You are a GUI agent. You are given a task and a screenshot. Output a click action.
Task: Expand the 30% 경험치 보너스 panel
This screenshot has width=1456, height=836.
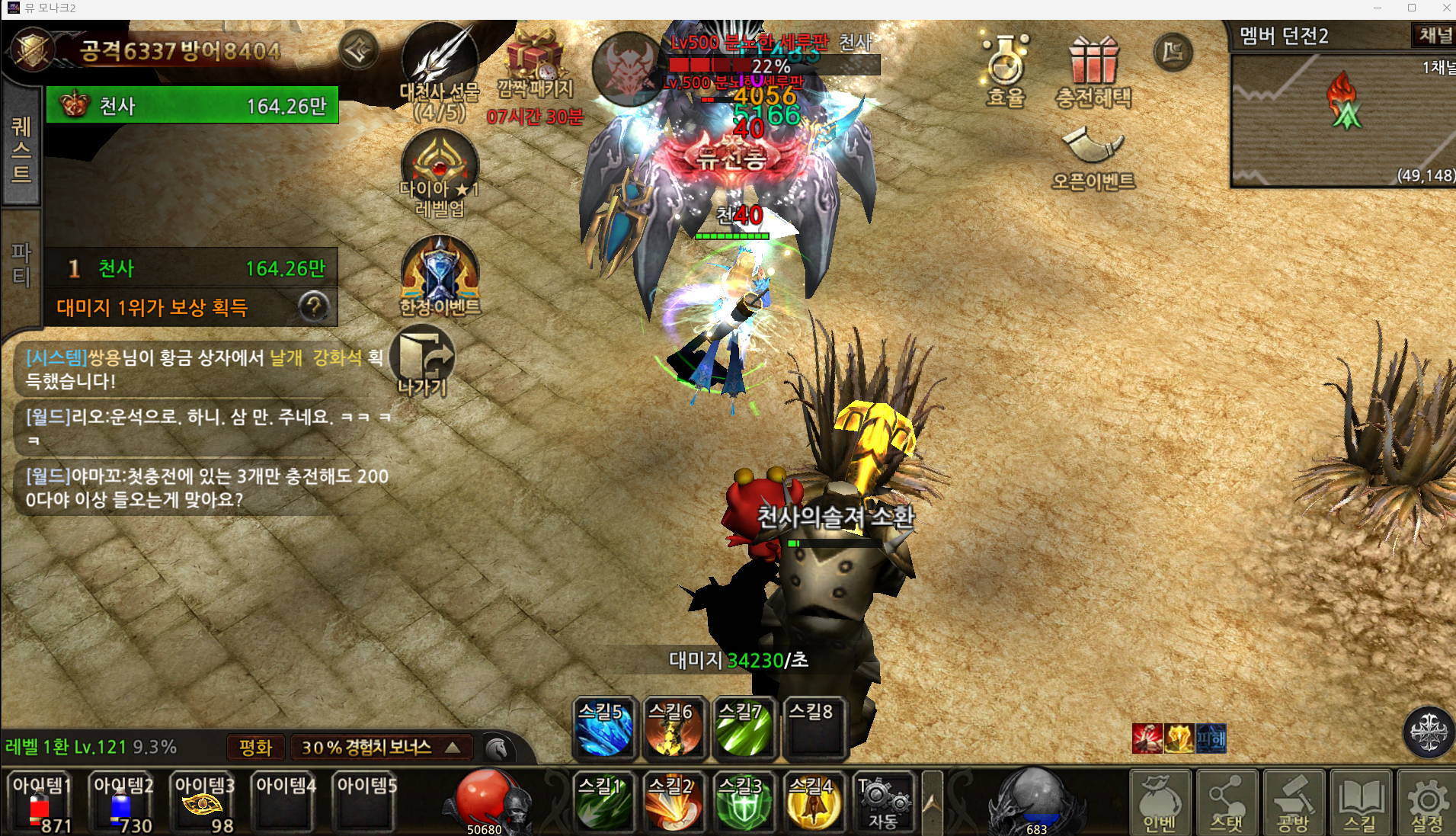click(381, 748)
